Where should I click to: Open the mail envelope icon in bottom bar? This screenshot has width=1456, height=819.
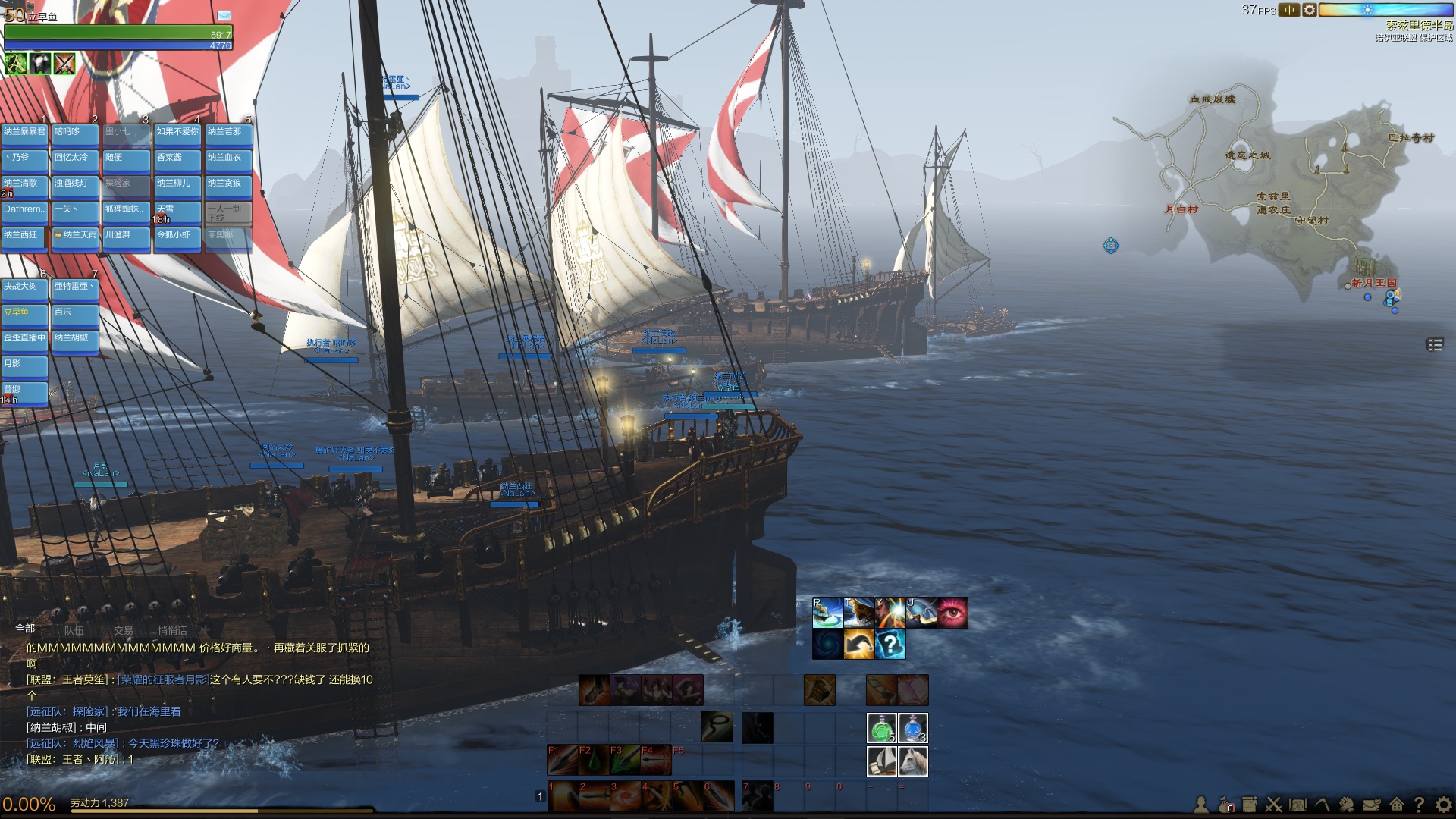[x=1371, y=805]
